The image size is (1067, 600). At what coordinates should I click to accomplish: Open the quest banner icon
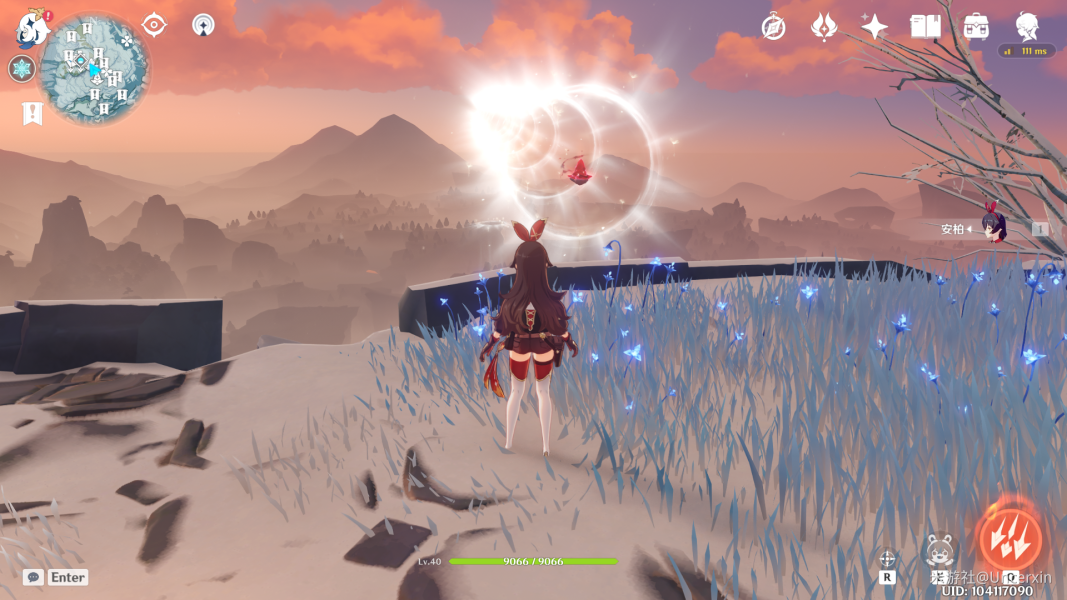pyautogui.click(x=32, y=113)
